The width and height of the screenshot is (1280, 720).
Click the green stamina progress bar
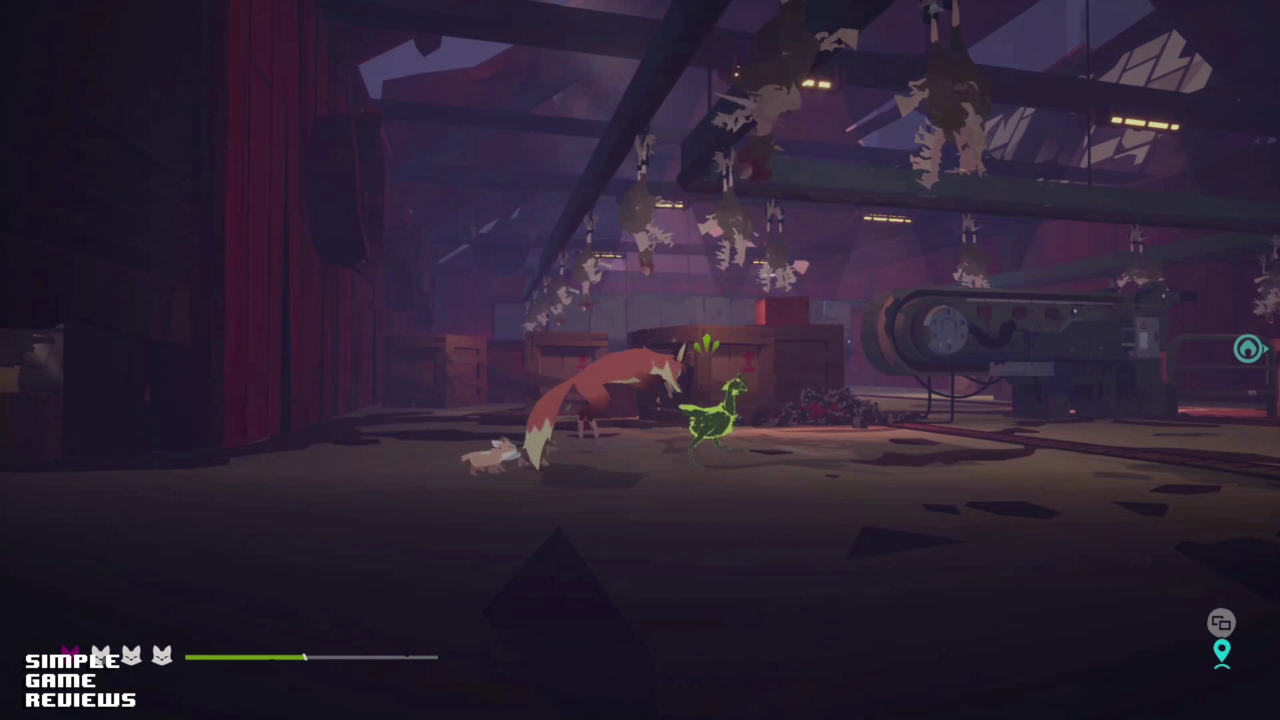(x=245, y=657)
